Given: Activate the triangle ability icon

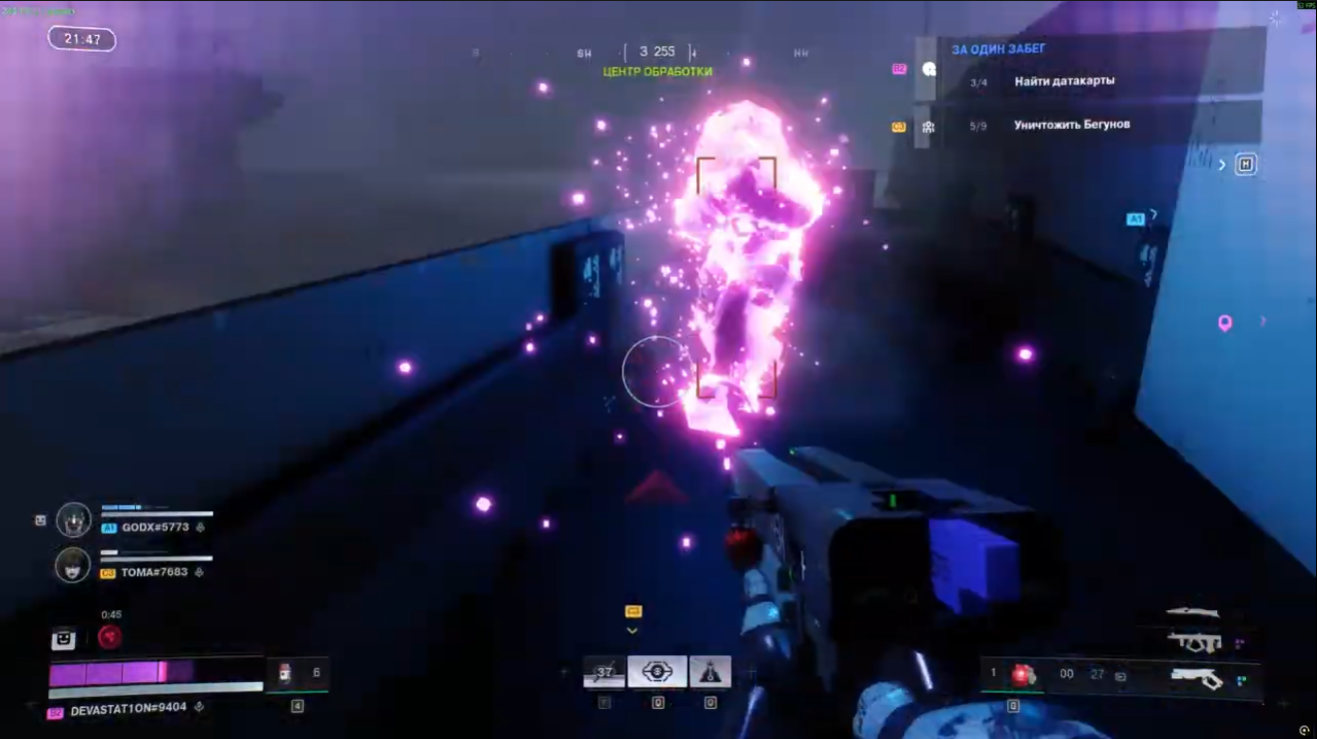Looking at the screenshot, I should (x=710, y=672).
